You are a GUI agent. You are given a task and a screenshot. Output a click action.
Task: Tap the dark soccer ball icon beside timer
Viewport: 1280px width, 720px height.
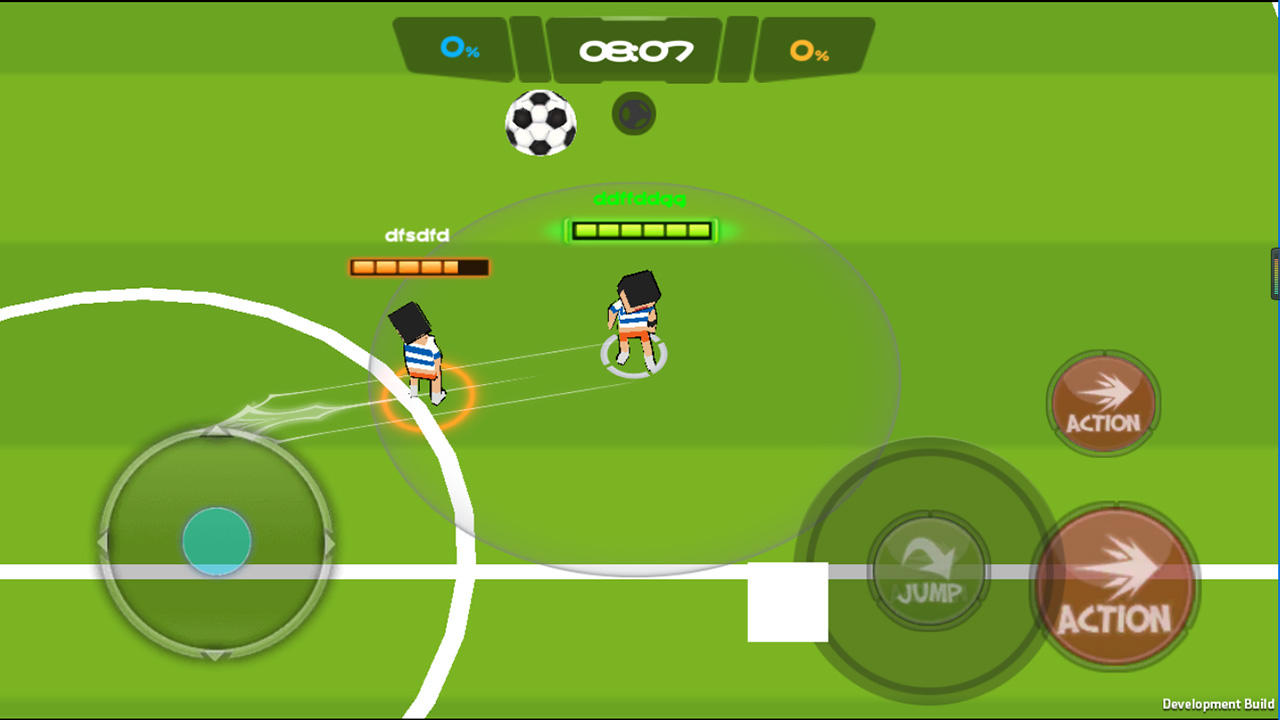[x=634, y=113]
